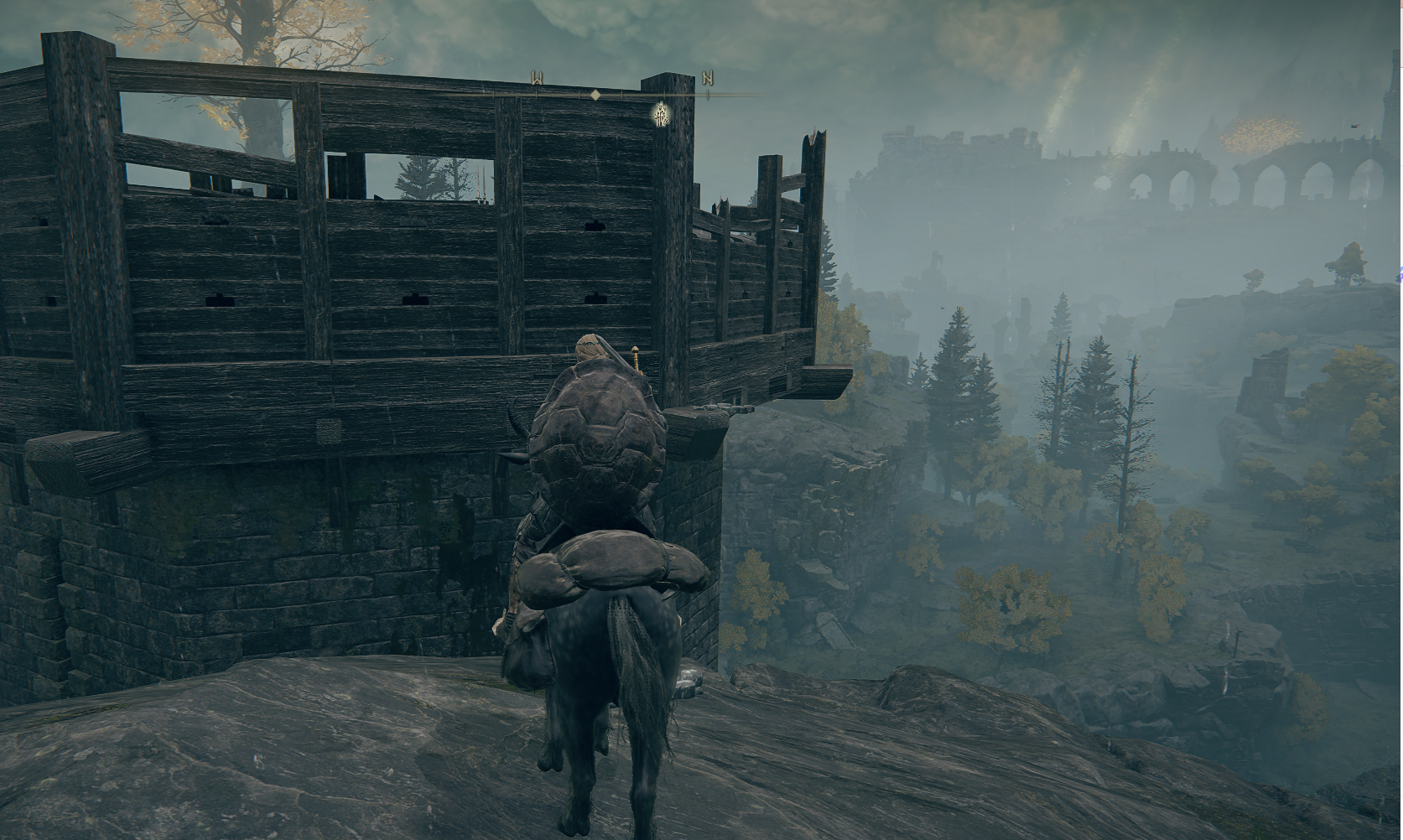Click the glowing marker icon under the compass

tap(662, 113)
